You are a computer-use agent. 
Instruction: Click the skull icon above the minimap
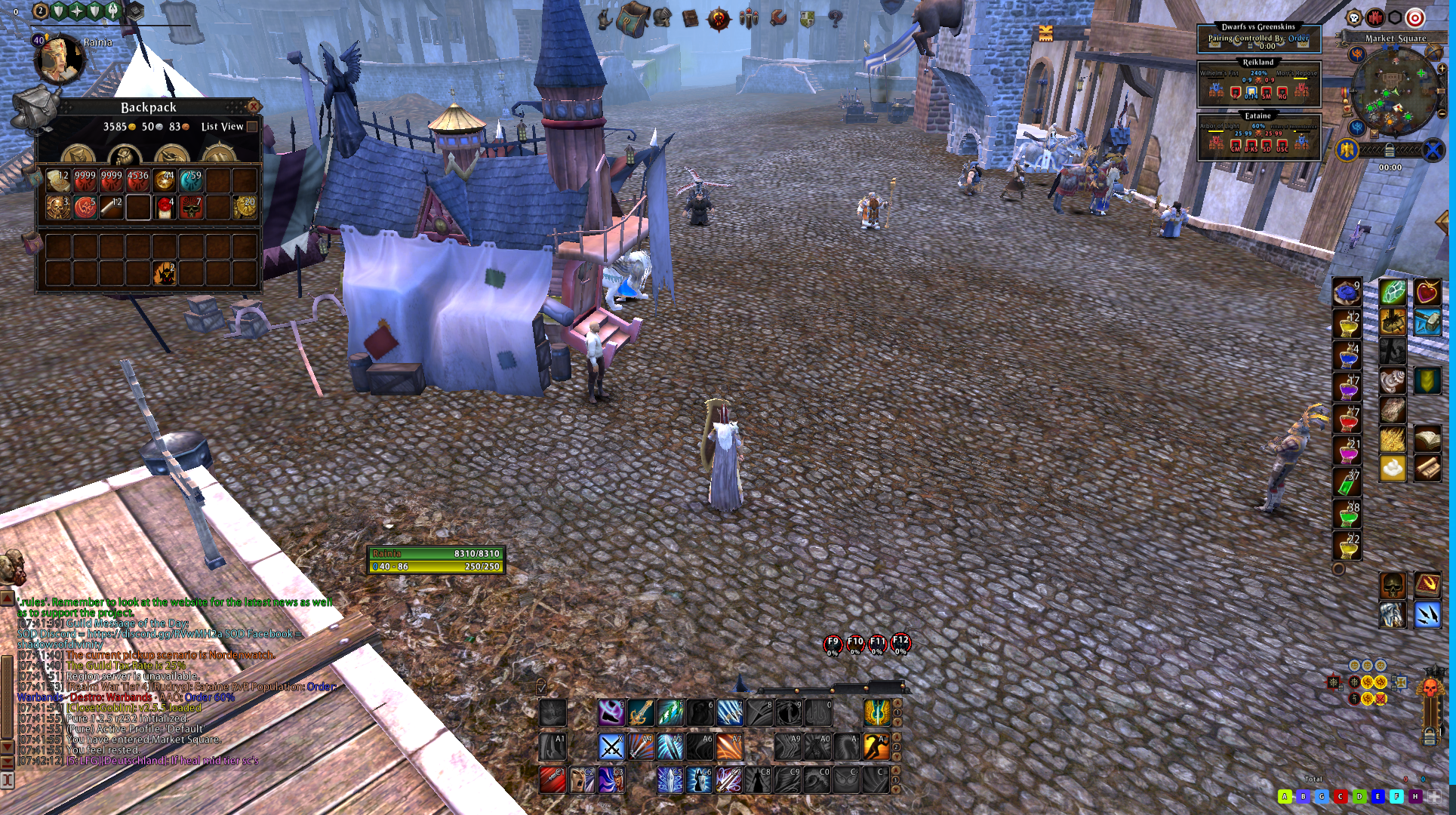click(1353, 16)
